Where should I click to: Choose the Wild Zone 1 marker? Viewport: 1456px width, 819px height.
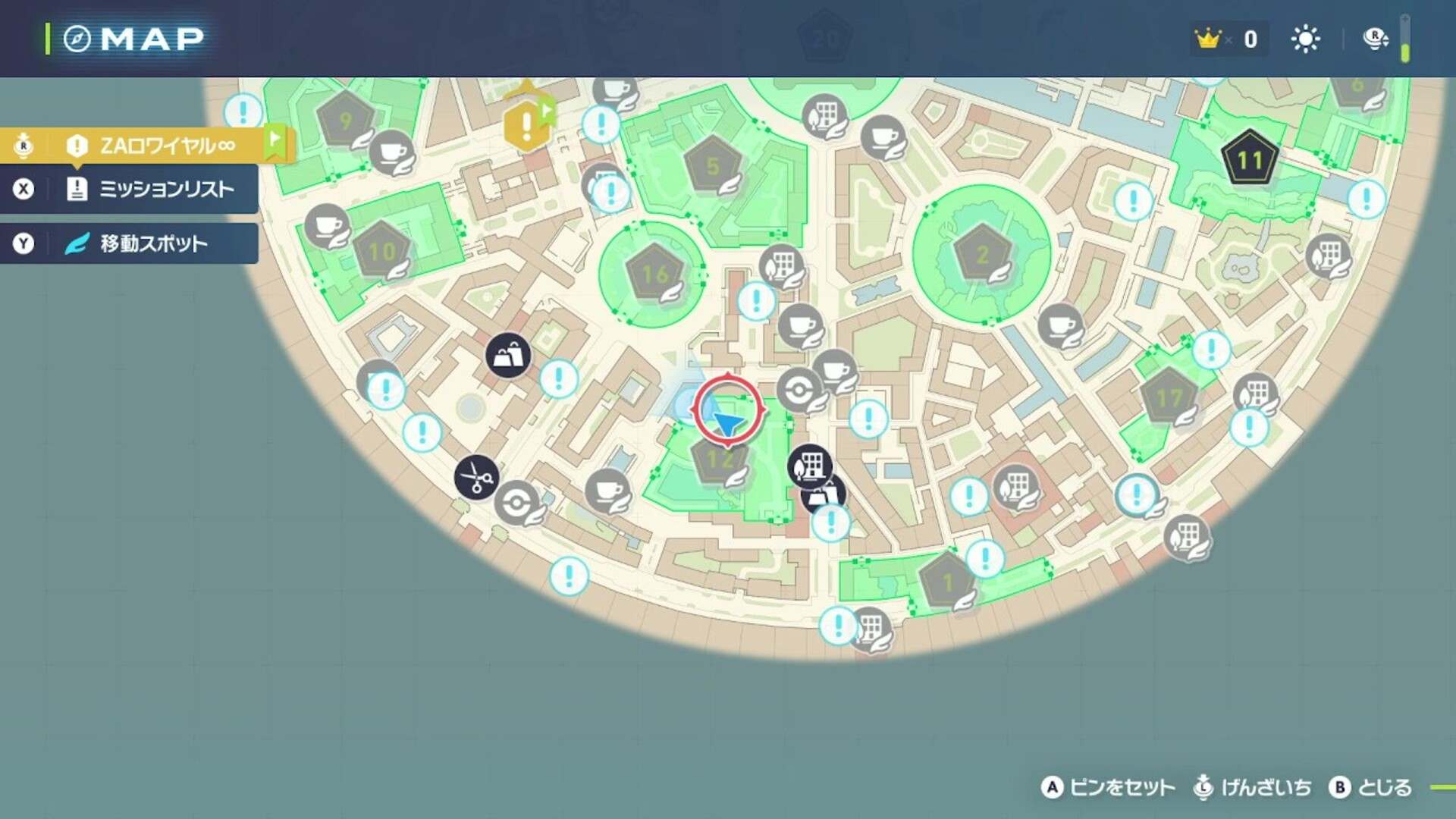(947, 582)
